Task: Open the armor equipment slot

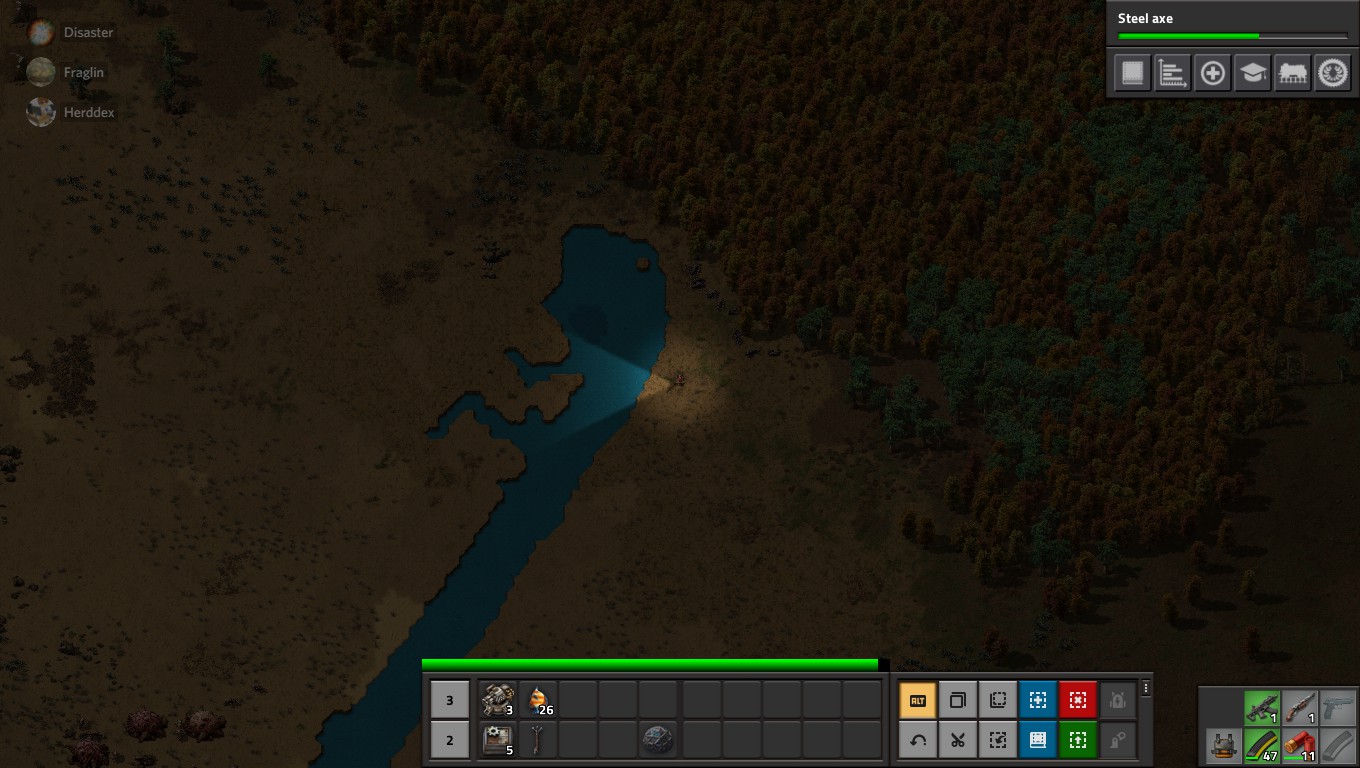Action: [x=1223, y=746]
